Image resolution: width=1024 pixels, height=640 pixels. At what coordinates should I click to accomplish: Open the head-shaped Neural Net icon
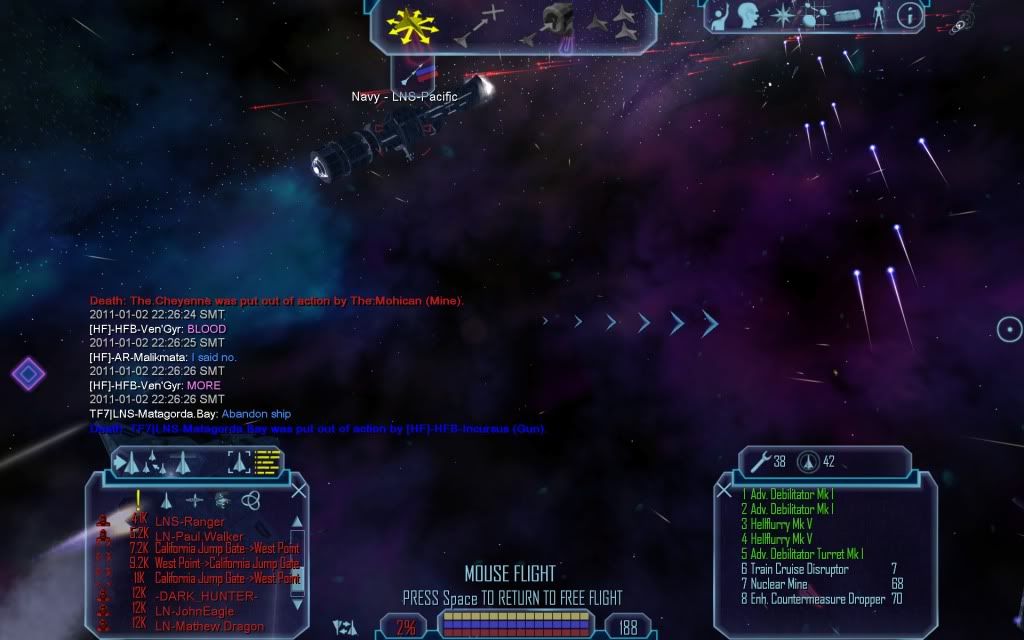click(747, 16)
